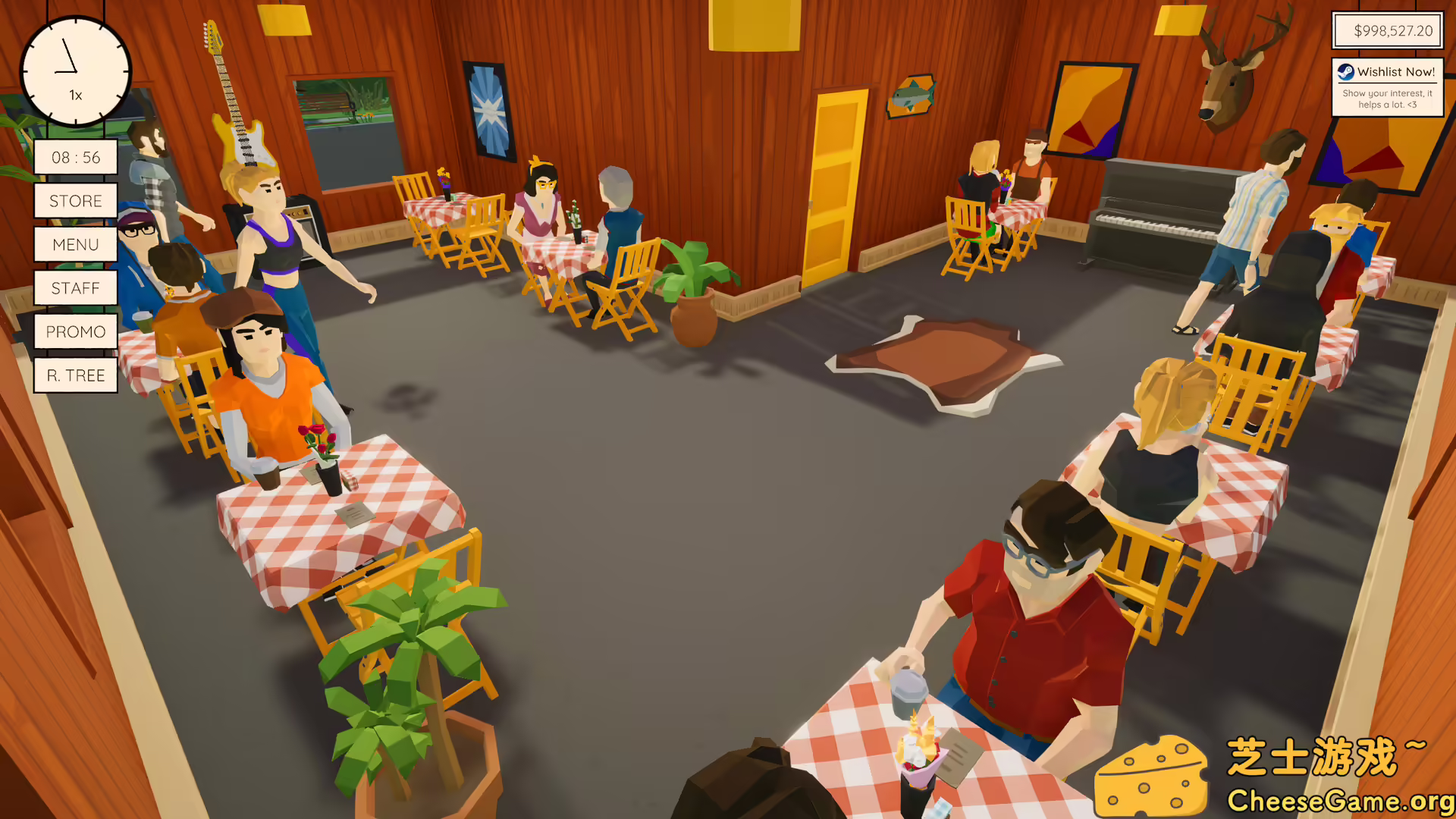The width and height of the screenshot is (1456, 819).
Task: Click the 08:56 time display
Action: pos(75,157)
